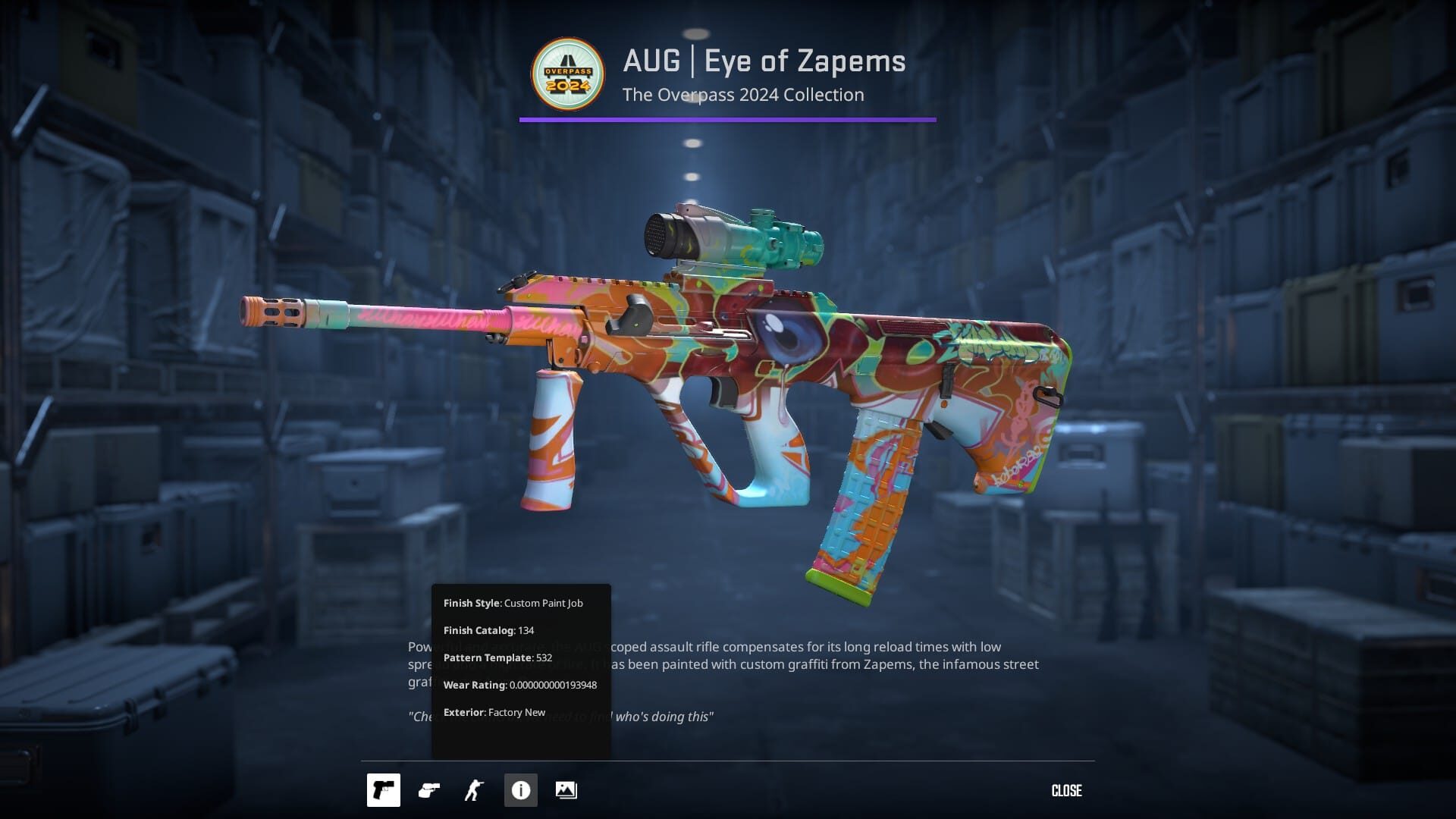Click the Wear Rating tooltip entry
The width and height of the screenshot is (1456, 819).
pyautogui.click(x=520, y=685)
